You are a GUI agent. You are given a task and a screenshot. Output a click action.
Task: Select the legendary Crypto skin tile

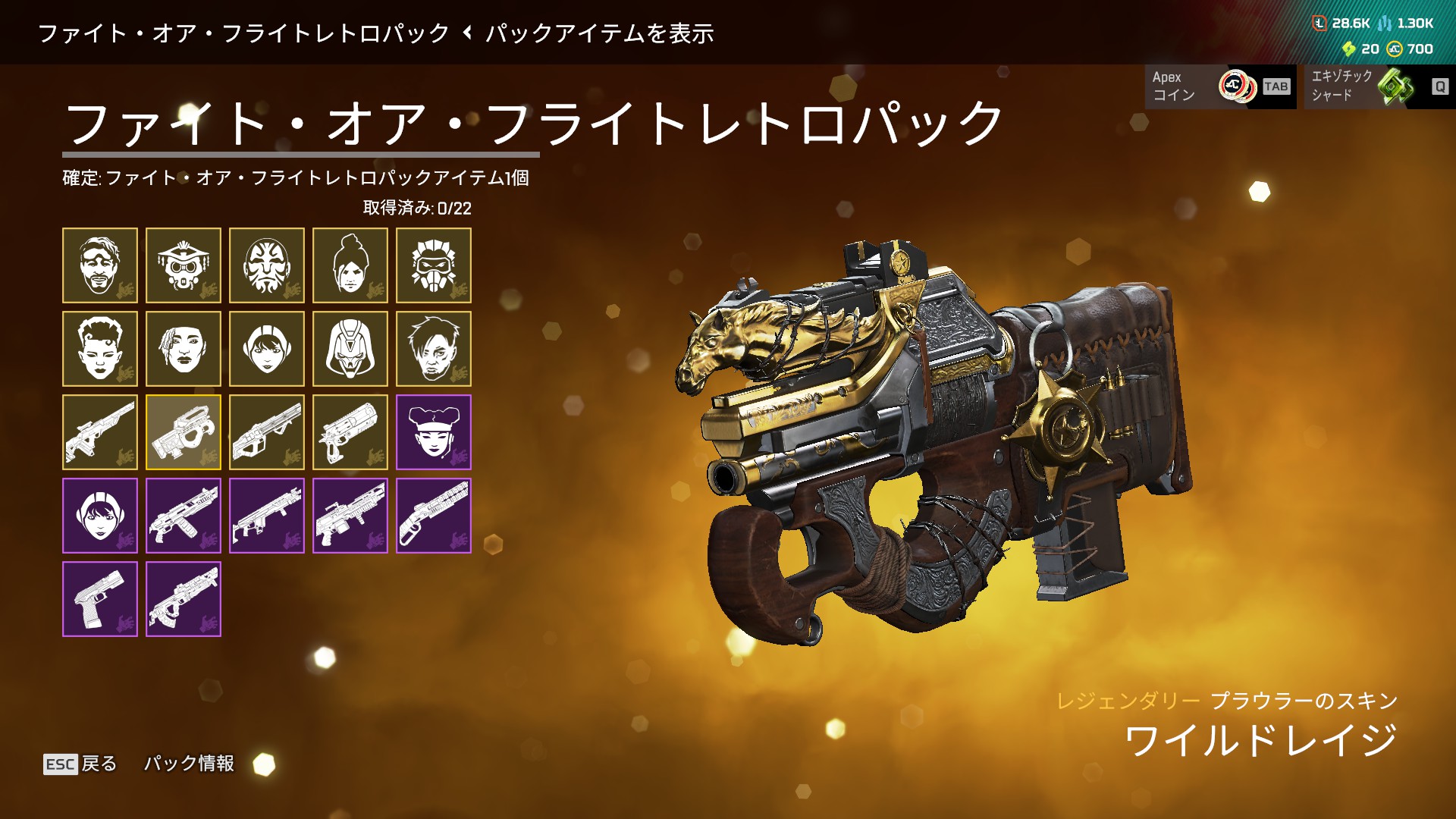[434, 349]
